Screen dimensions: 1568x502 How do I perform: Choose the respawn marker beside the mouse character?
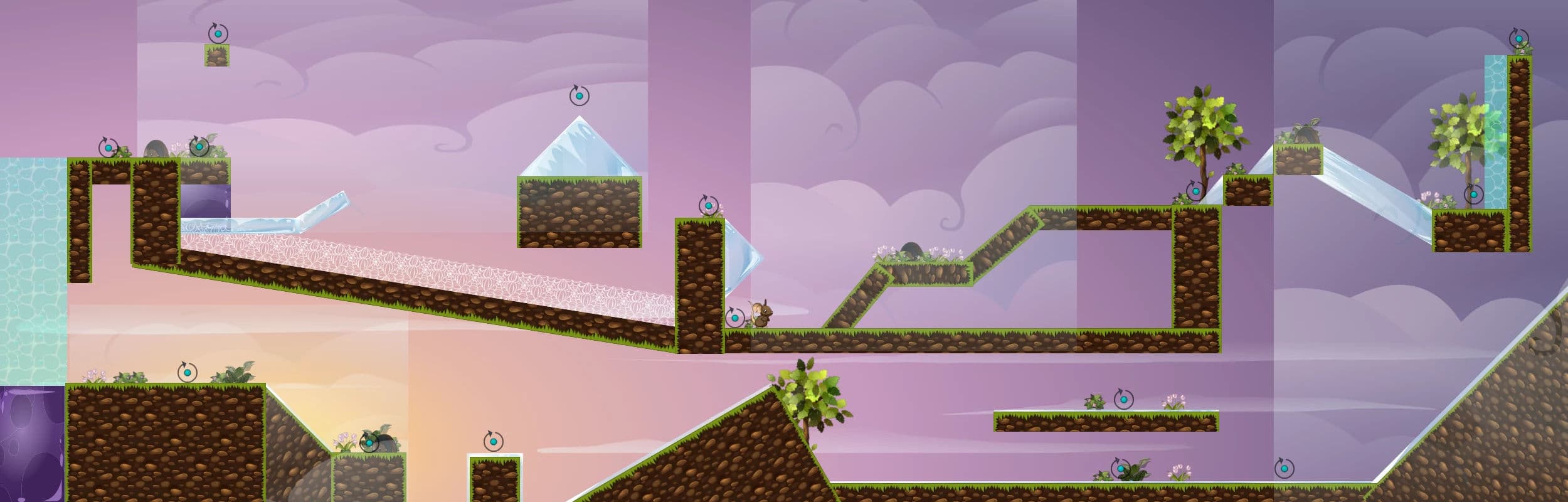pyautogui.click(x=734, y=318)
